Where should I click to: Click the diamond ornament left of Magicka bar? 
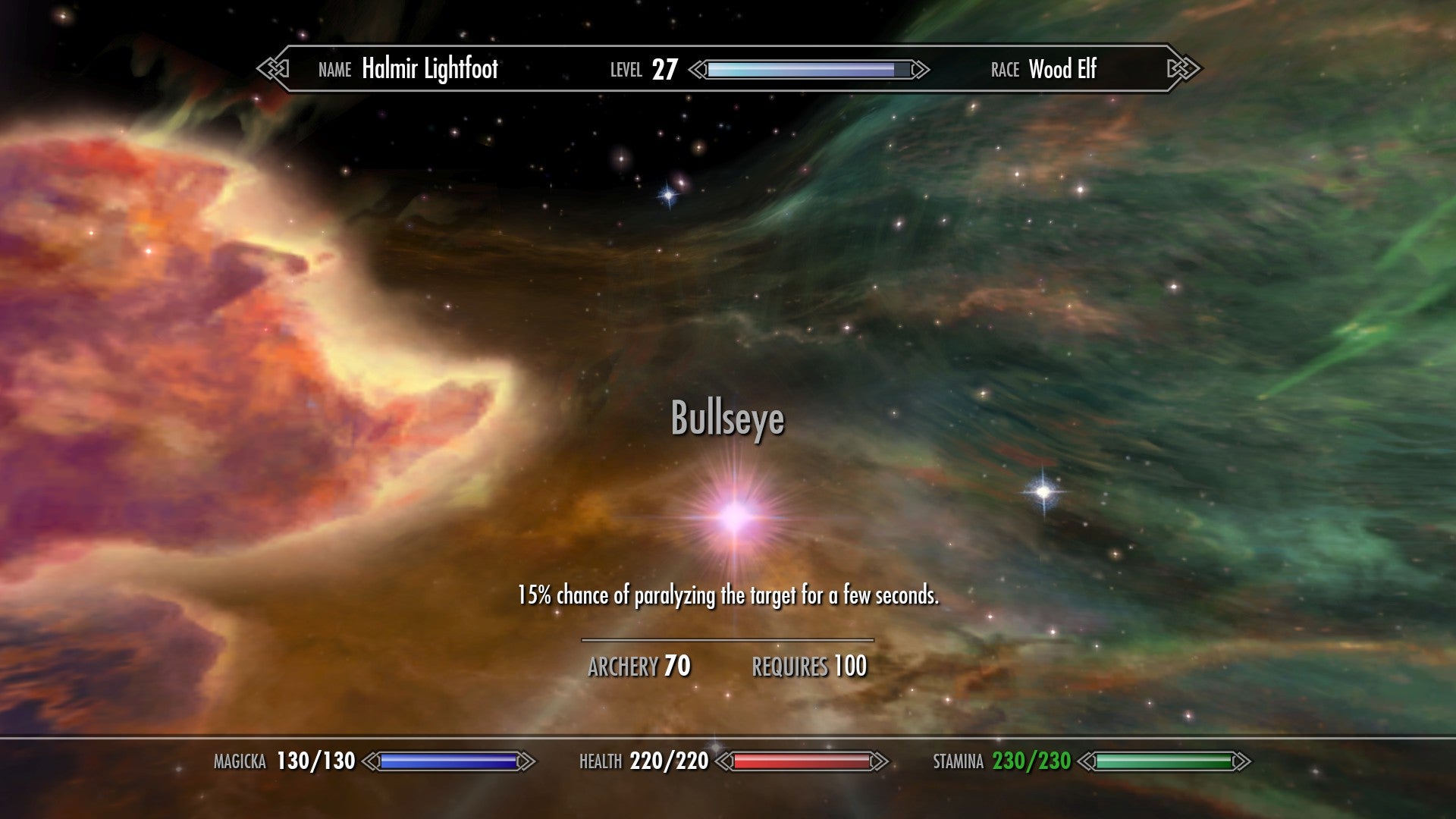pos(371,761)
